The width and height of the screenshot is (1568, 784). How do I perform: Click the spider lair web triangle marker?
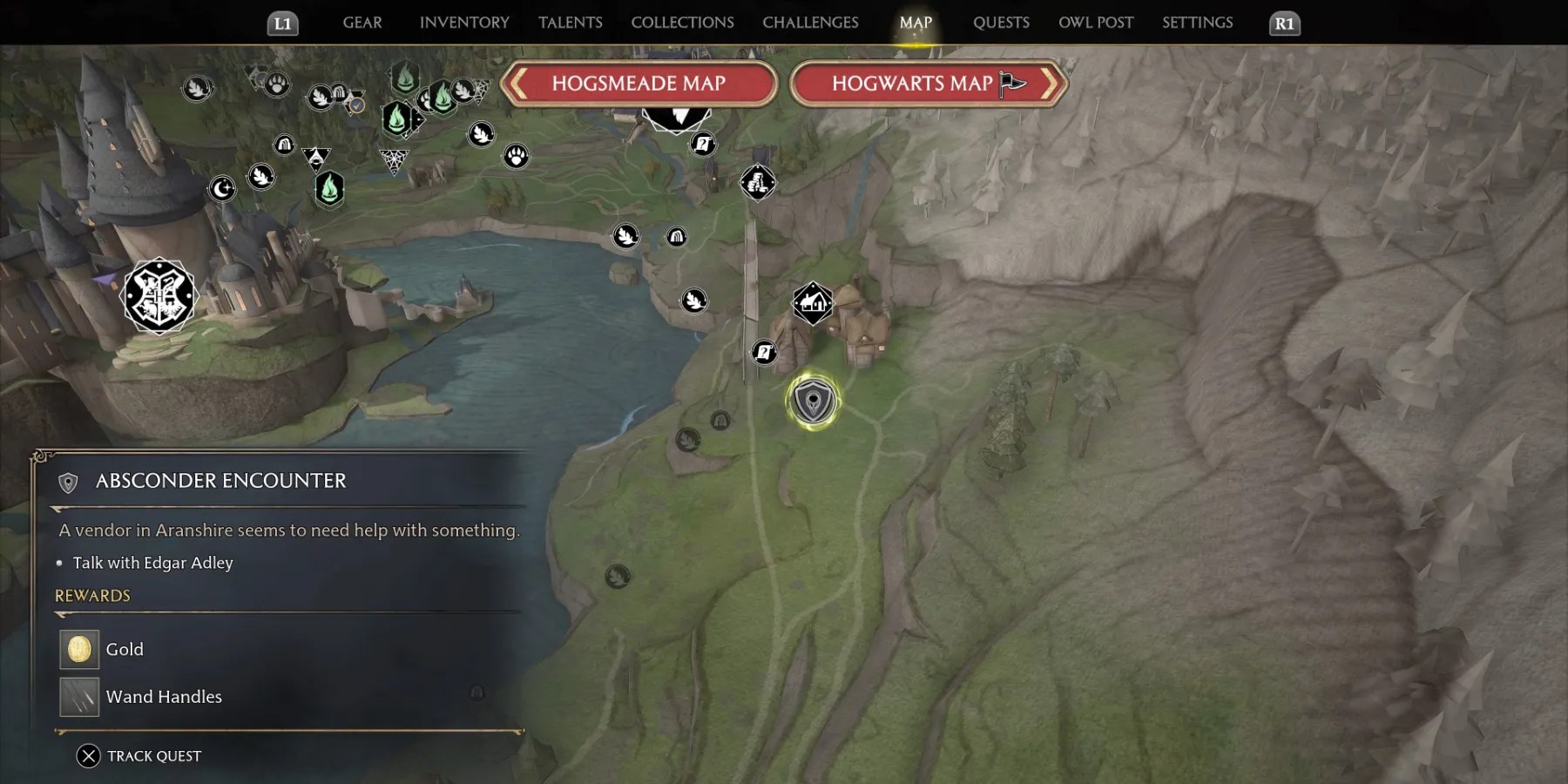394,160
